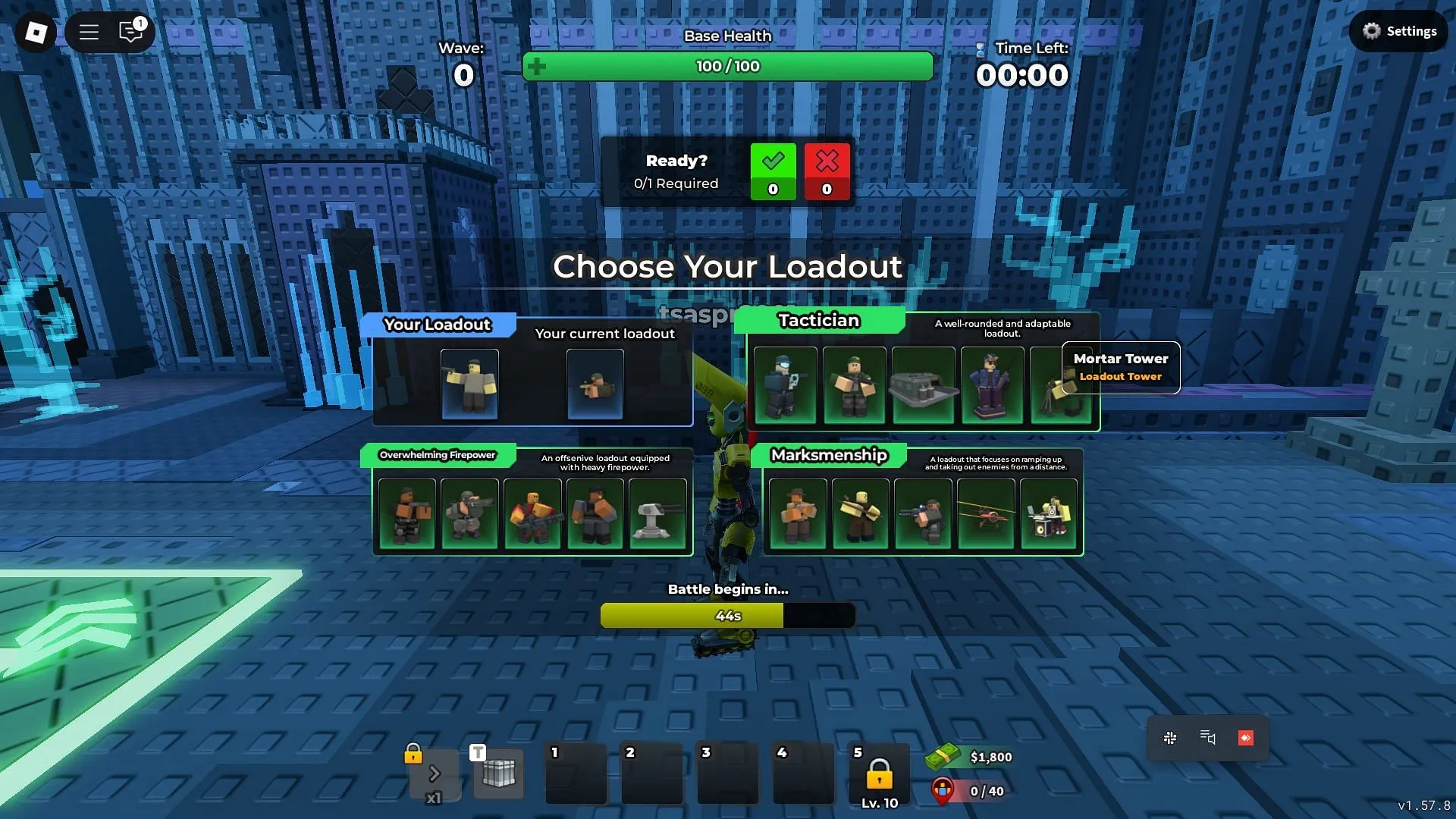Click the biplane tower in Marksmenship
This screenshot has width=1456, height=819.
tap(986, 513)
